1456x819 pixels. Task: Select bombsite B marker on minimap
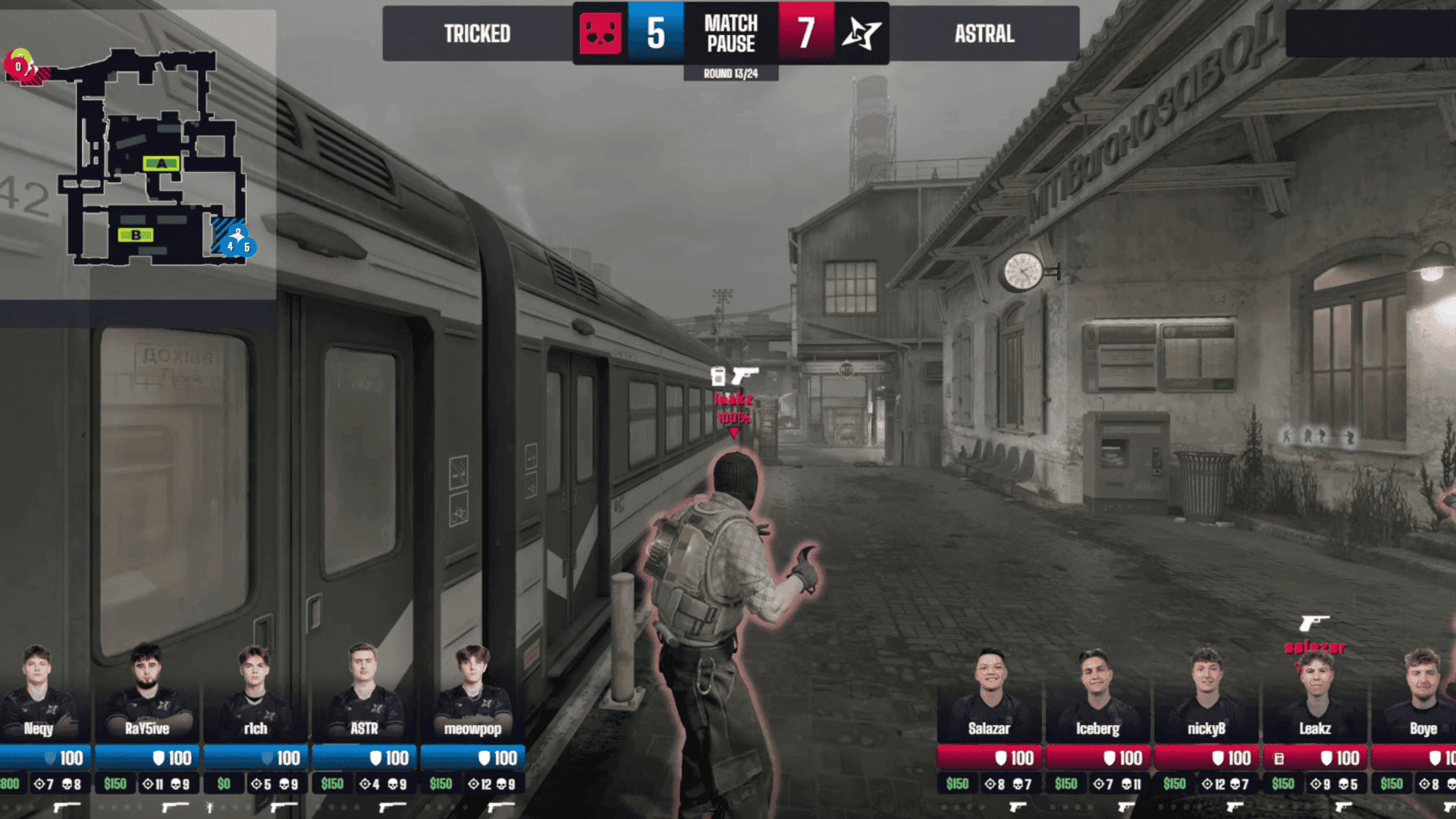(136, 235)
